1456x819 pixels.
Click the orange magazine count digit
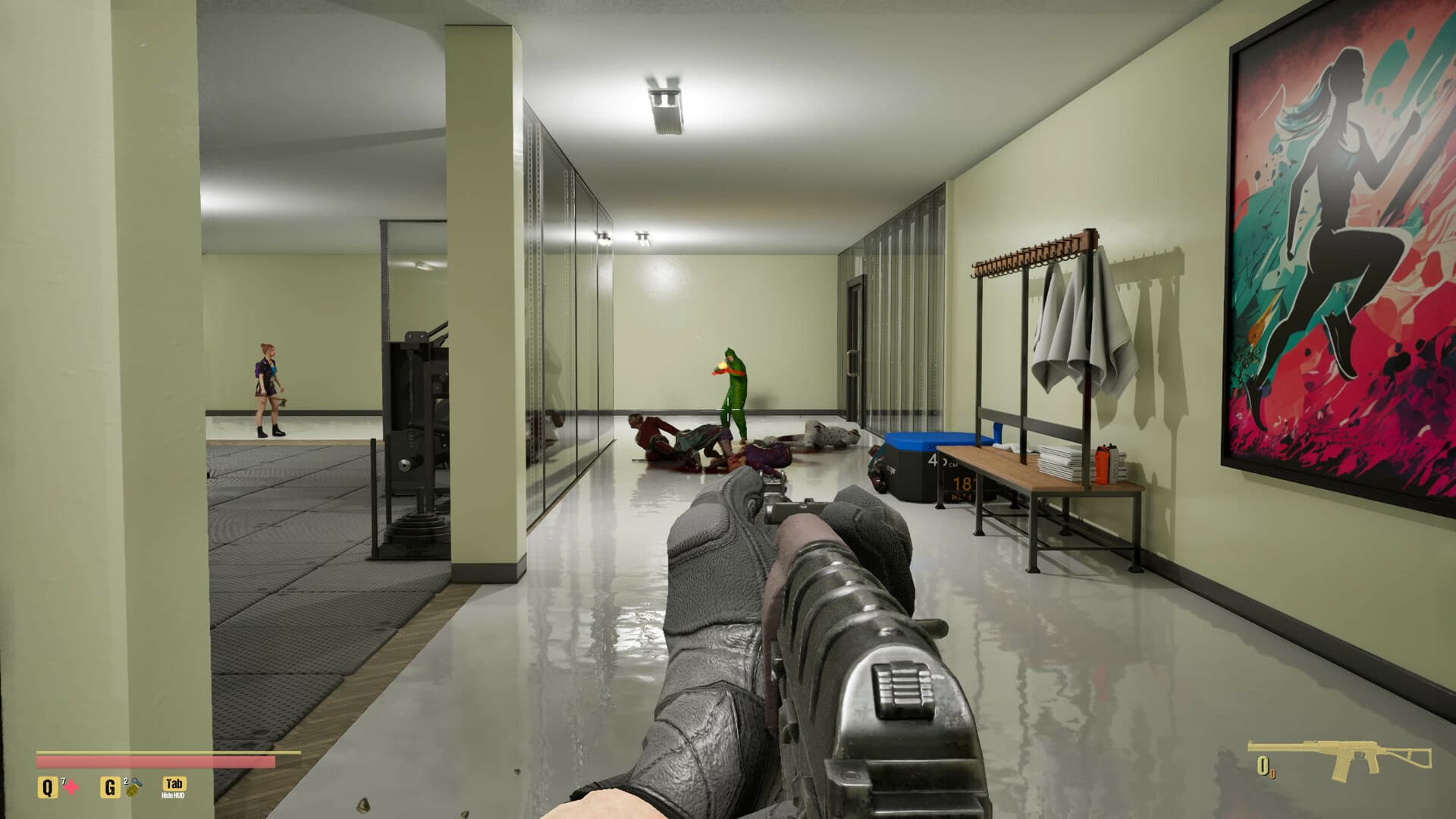(1272, 774)
